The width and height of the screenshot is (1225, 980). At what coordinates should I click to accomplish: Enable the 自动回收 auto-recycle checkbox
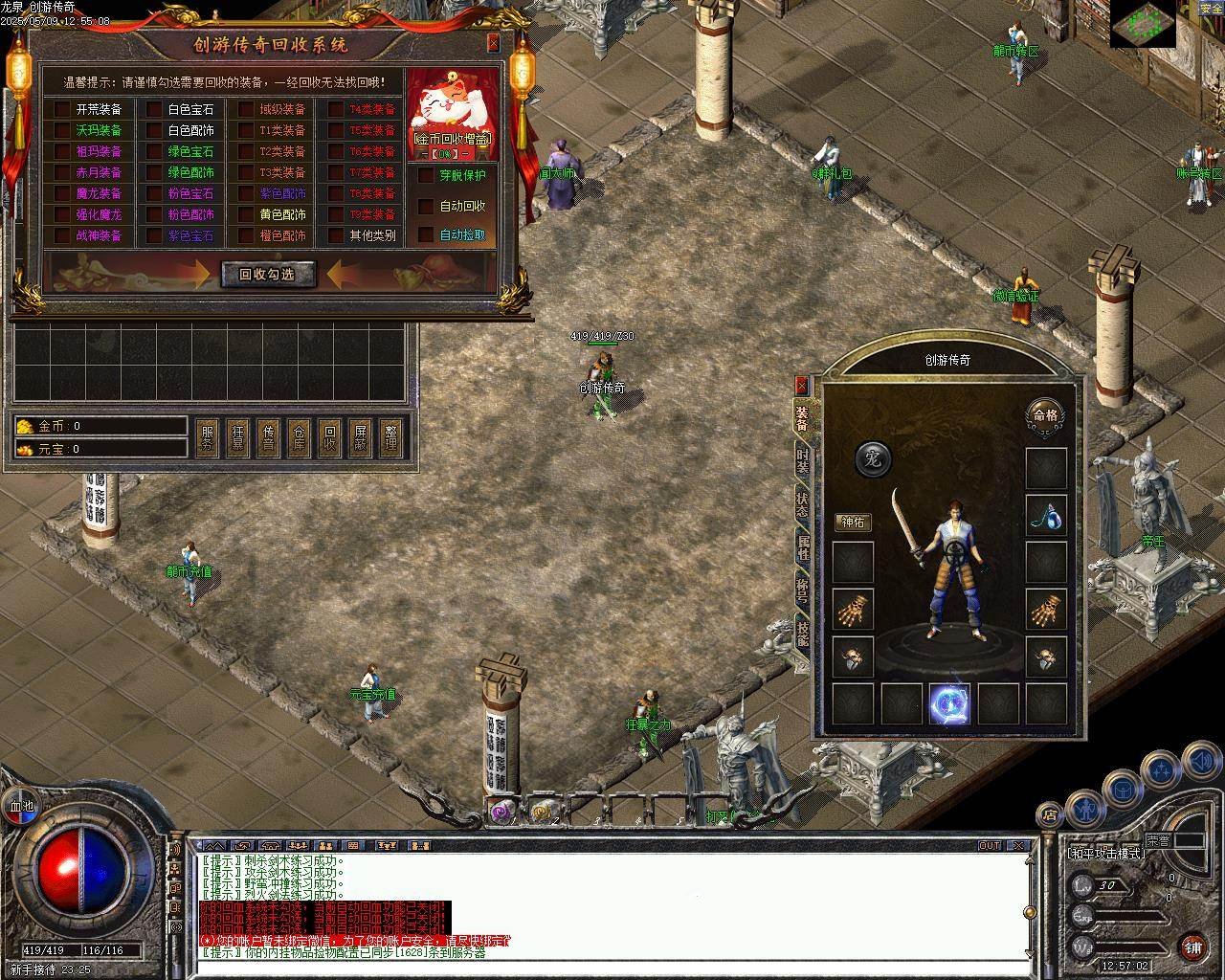point(426,206)
